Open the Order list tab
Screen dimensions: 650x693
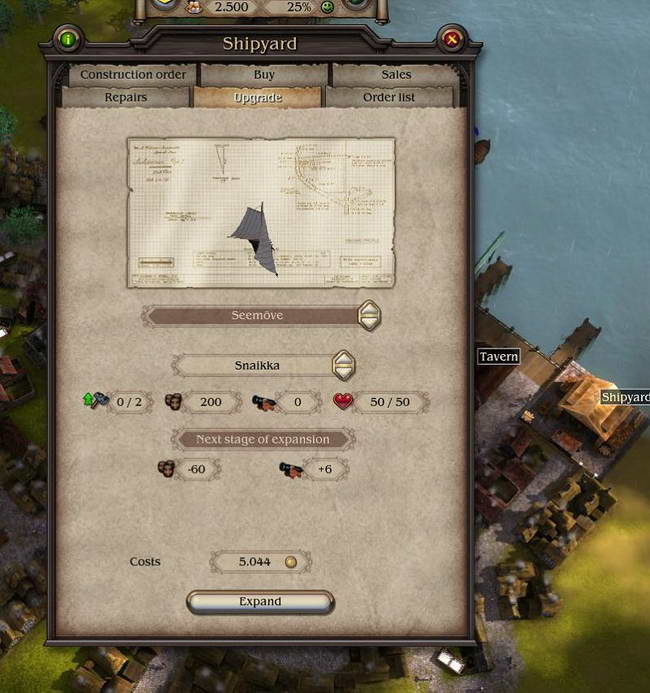point(389,98)
